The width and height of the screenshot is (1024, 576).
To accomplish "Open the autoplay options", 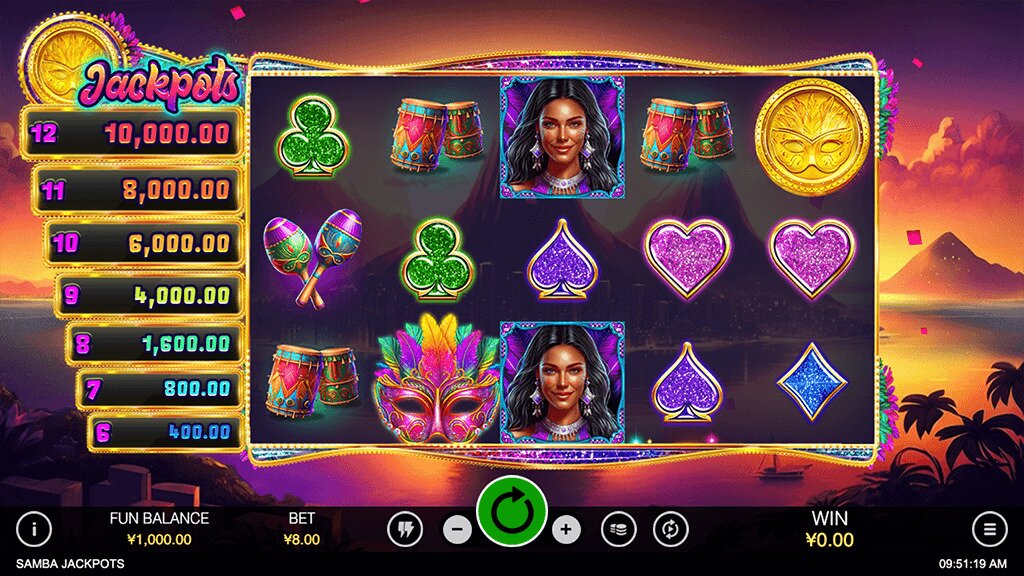I will tap(670, 529).
